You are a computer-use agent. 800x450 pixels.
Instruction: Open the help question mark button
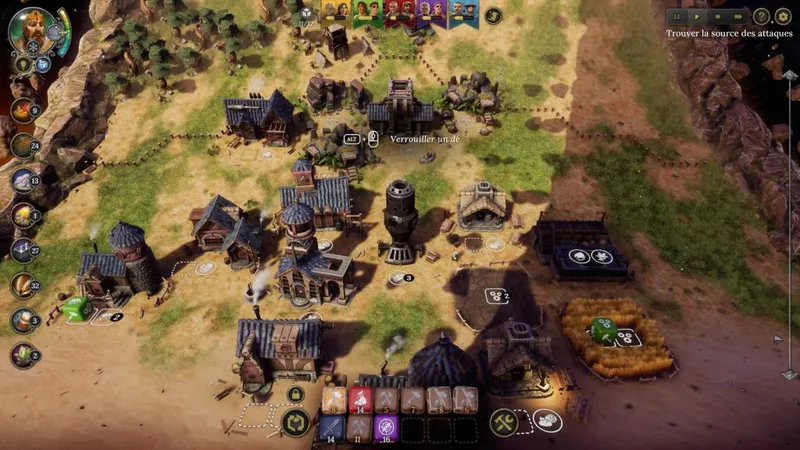(762, 16)
